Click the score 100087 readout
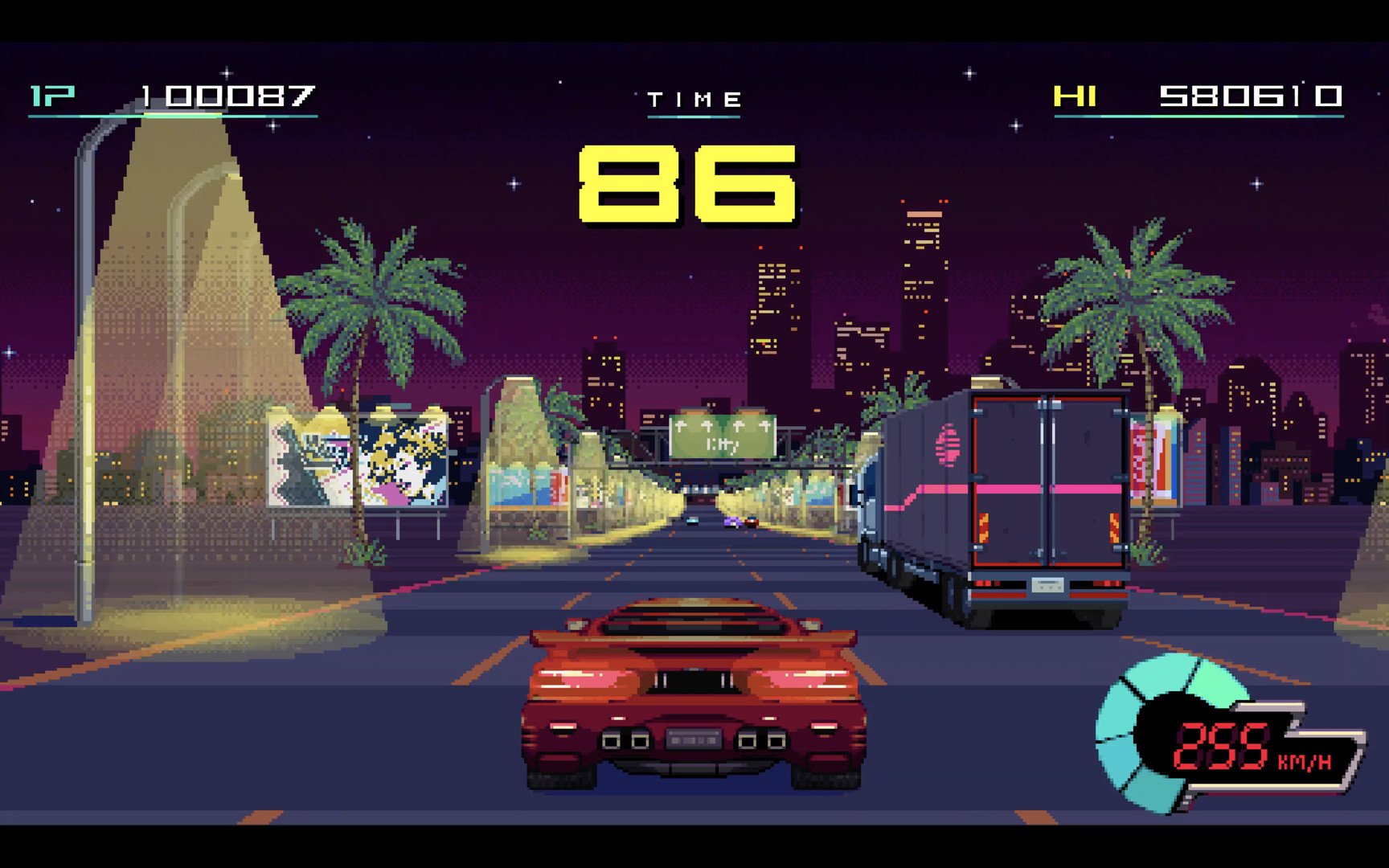Screen dimensions: 1389x868 (x=227, y=96)
